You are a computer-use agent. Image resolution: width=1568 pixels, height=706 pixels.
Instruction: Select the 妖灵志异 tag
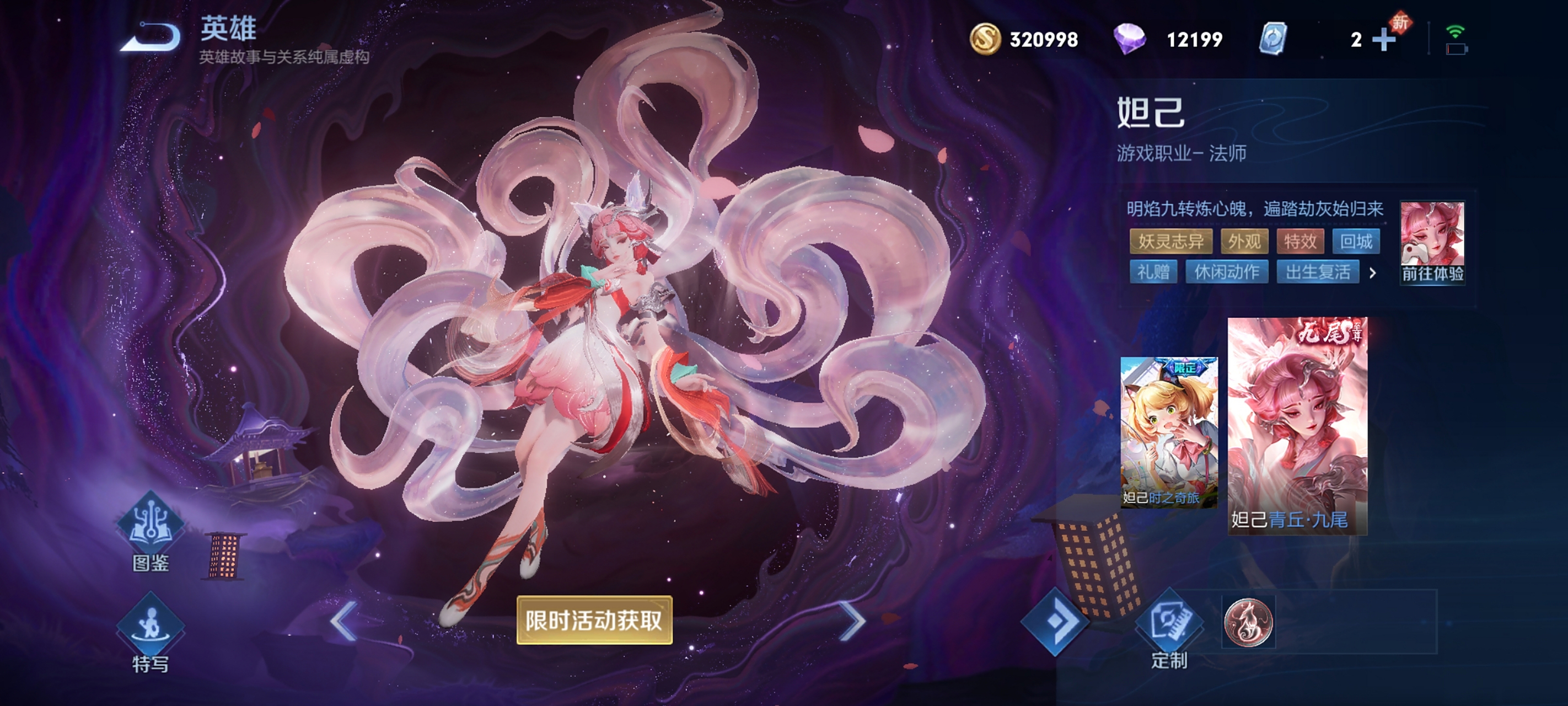pyautogui.click(x=1170, y=241)
